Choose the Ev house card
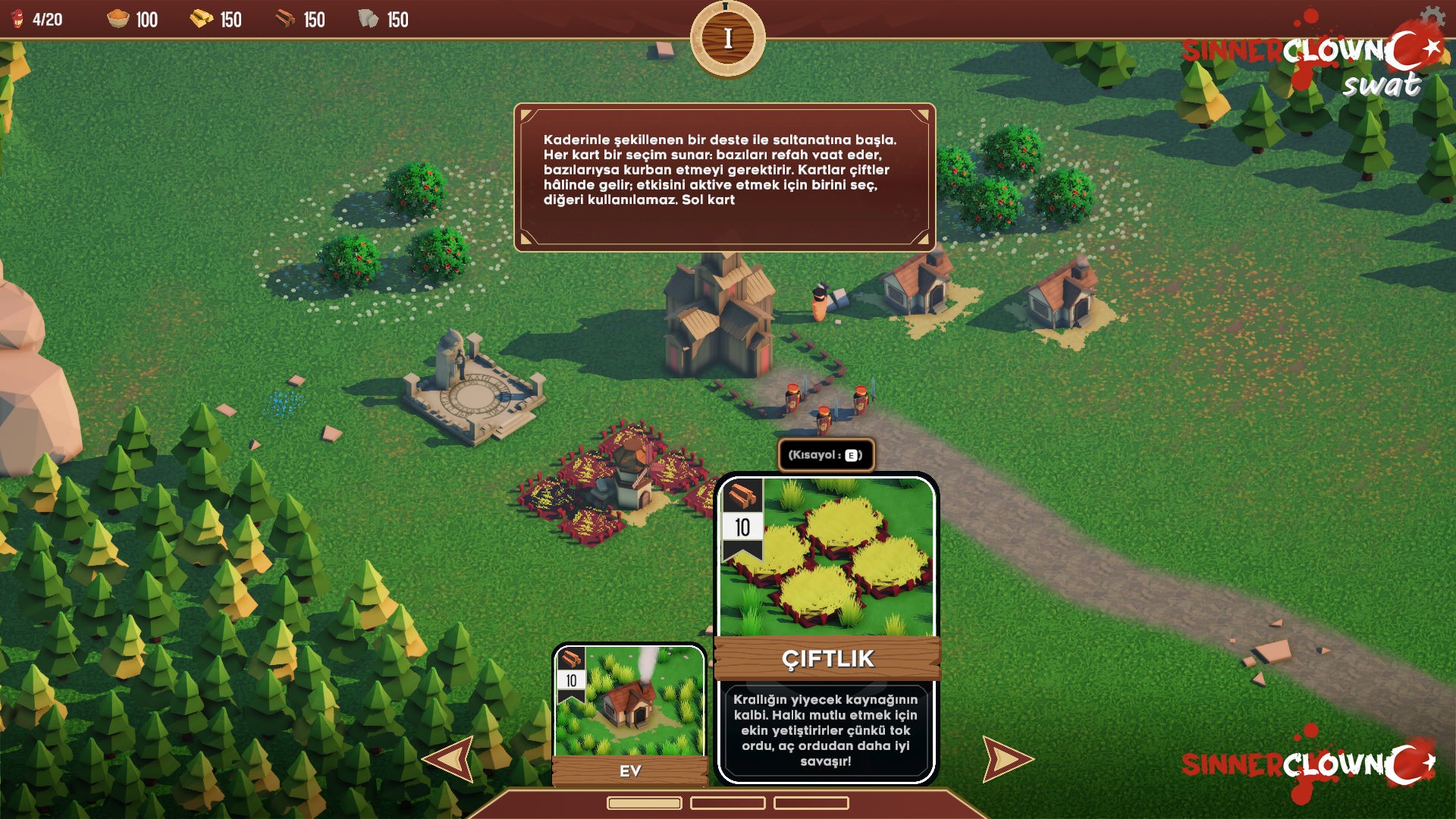 pyautogui.click(x=629, y=713)
